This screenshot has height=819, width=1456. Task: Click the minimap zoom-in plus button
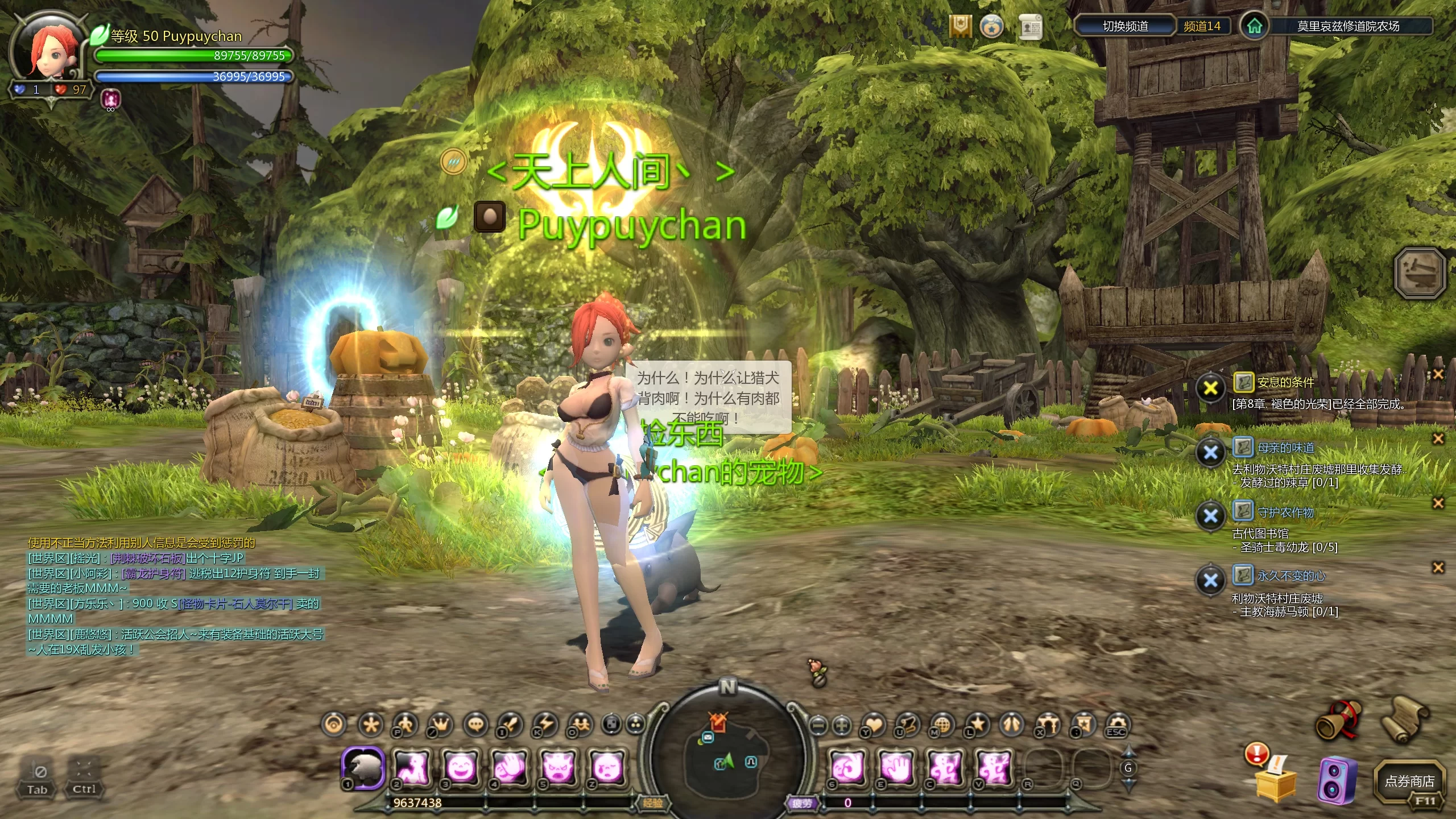pyautogui.click(x=841, y=725)
